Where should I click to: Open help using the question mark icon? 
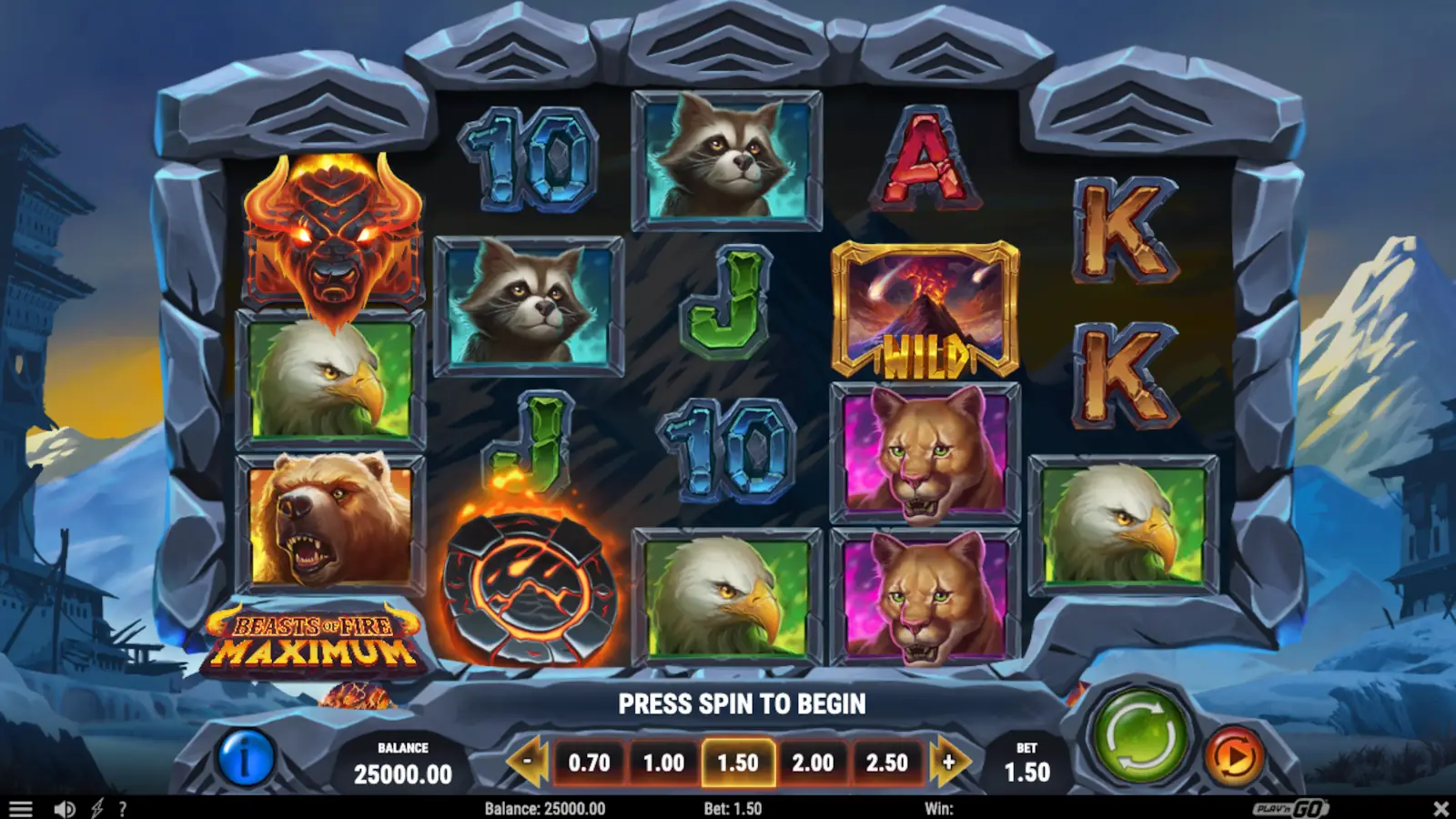[x=124, y=807]
